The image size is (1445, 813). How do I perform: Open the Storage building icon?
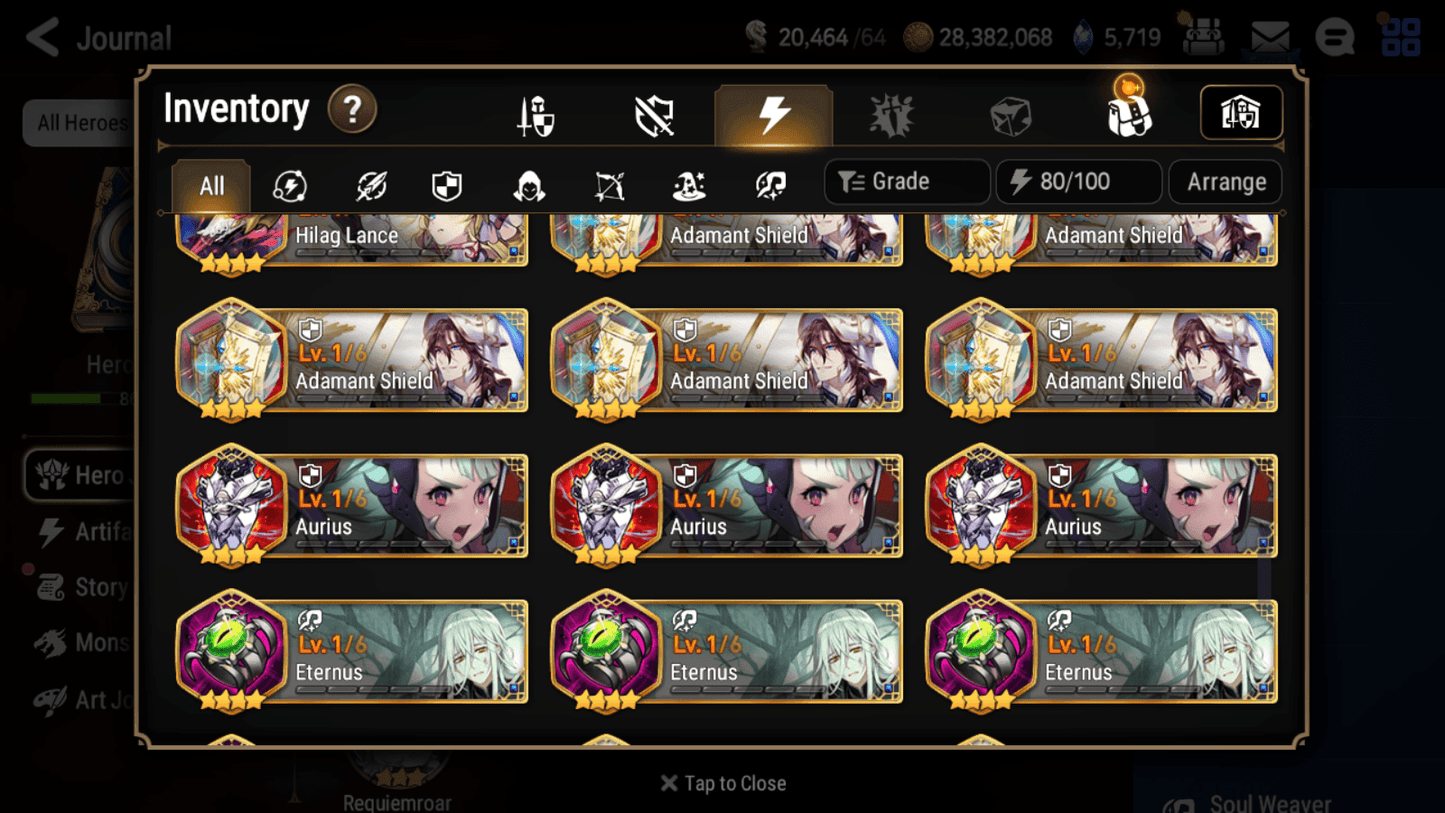pos(1240,113)
